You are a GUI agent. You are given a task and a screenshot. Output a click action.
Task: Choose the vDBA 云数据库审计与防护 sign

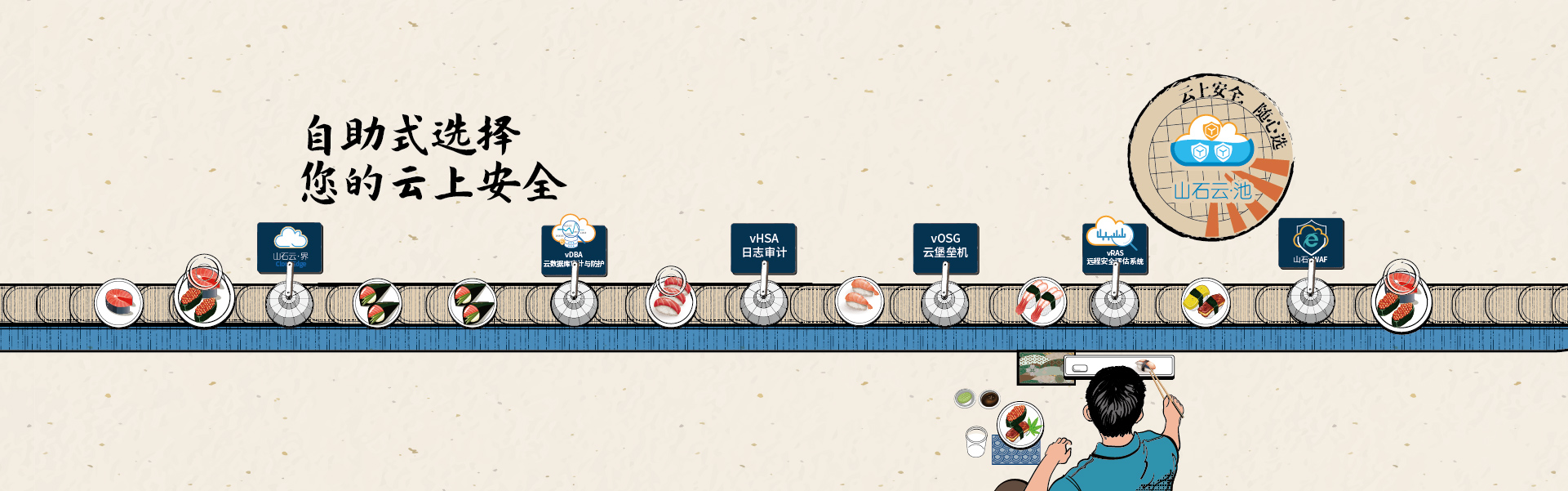point(574,248)
